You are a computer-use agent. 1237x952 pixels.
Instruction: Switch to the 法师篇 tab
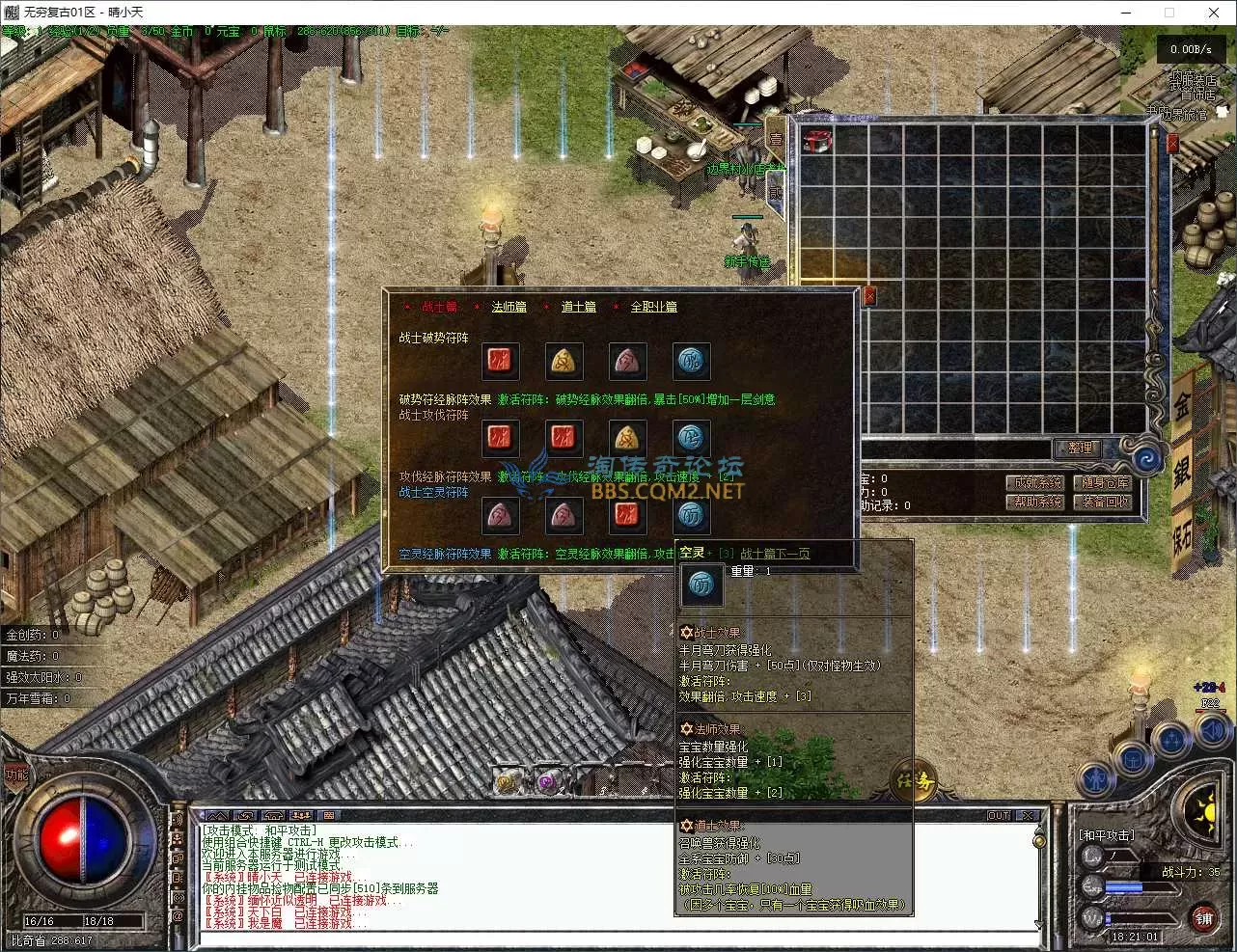(x=509, y=307)
